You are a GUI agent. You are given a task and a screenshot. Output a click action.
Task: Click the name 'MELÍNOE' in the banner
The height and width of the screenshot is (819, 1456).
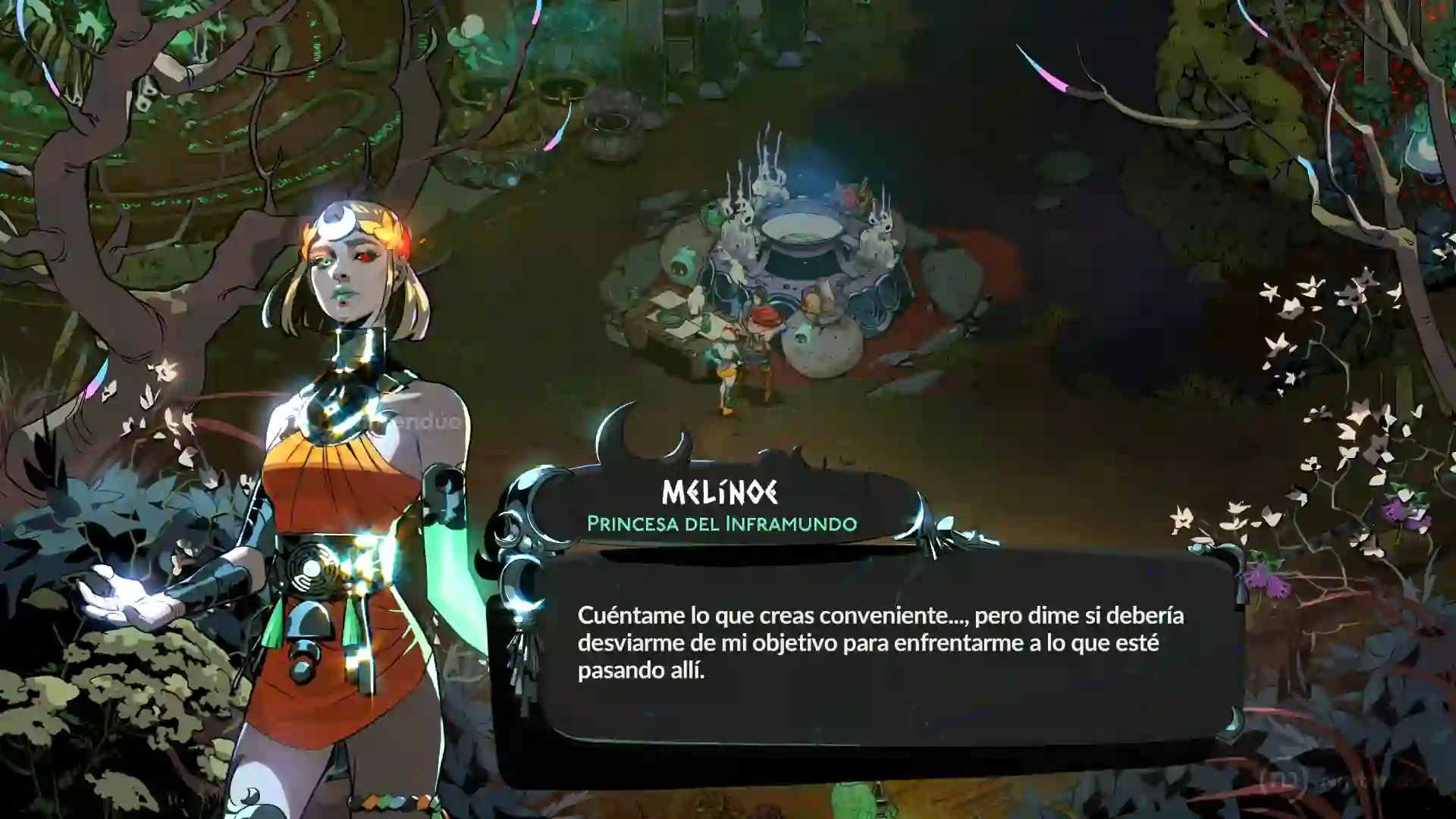[x=719, y=491]
